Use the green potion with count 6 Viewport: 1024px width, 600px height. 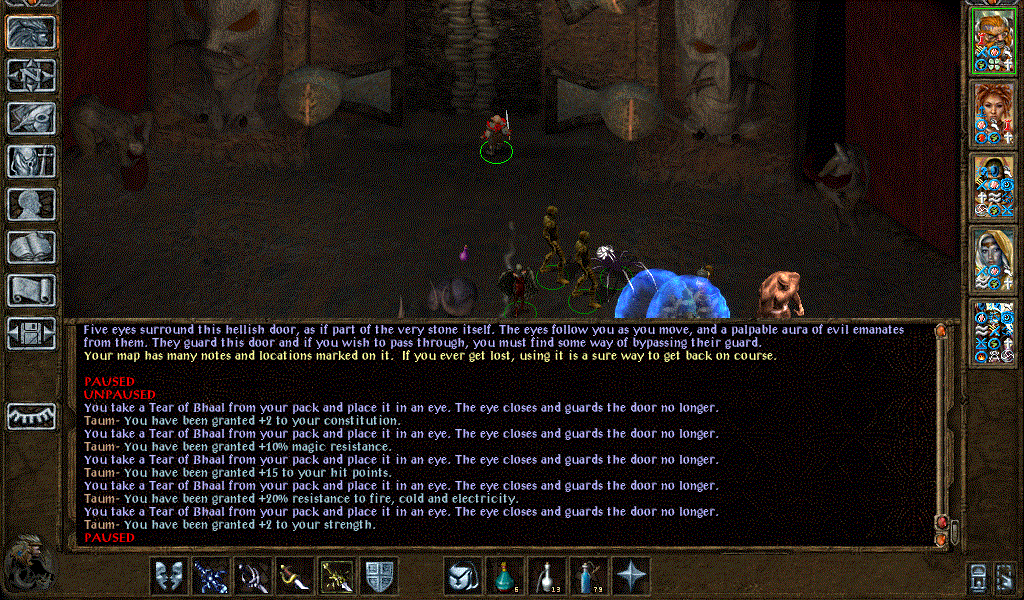[505, 576]
